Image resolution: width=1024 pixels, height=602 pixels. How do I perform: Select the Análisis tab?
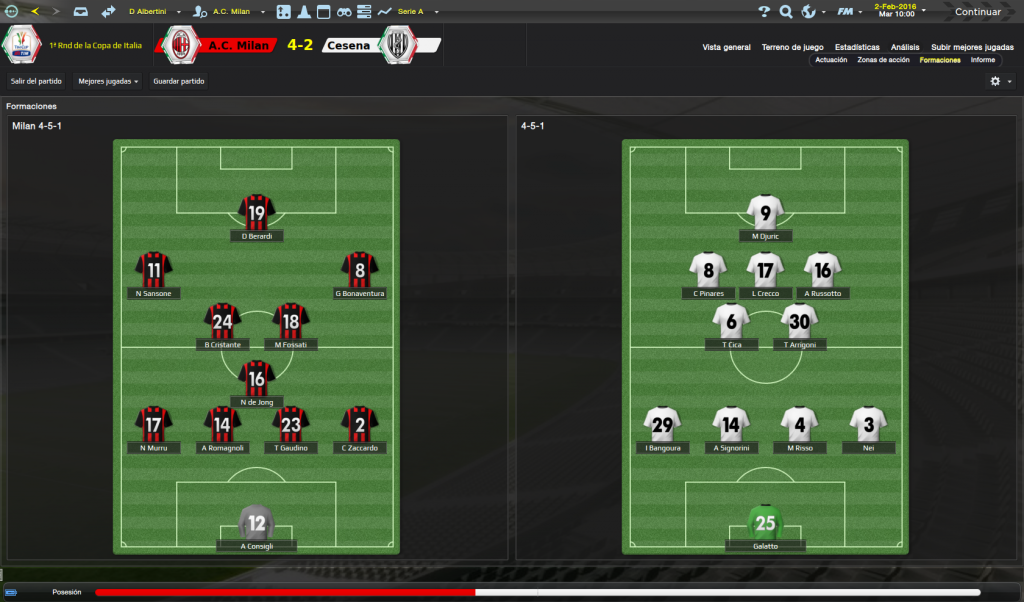coord(905,47)
